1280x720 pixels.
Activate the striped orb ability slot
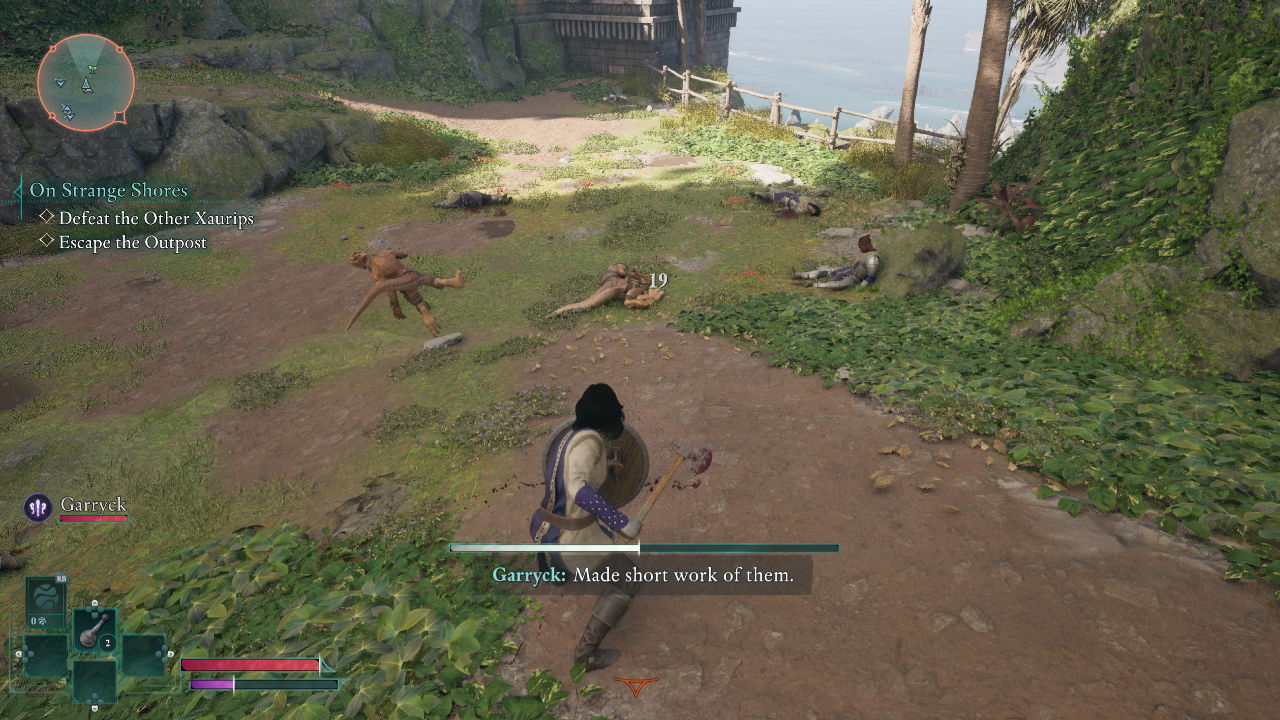coord(45,602)
